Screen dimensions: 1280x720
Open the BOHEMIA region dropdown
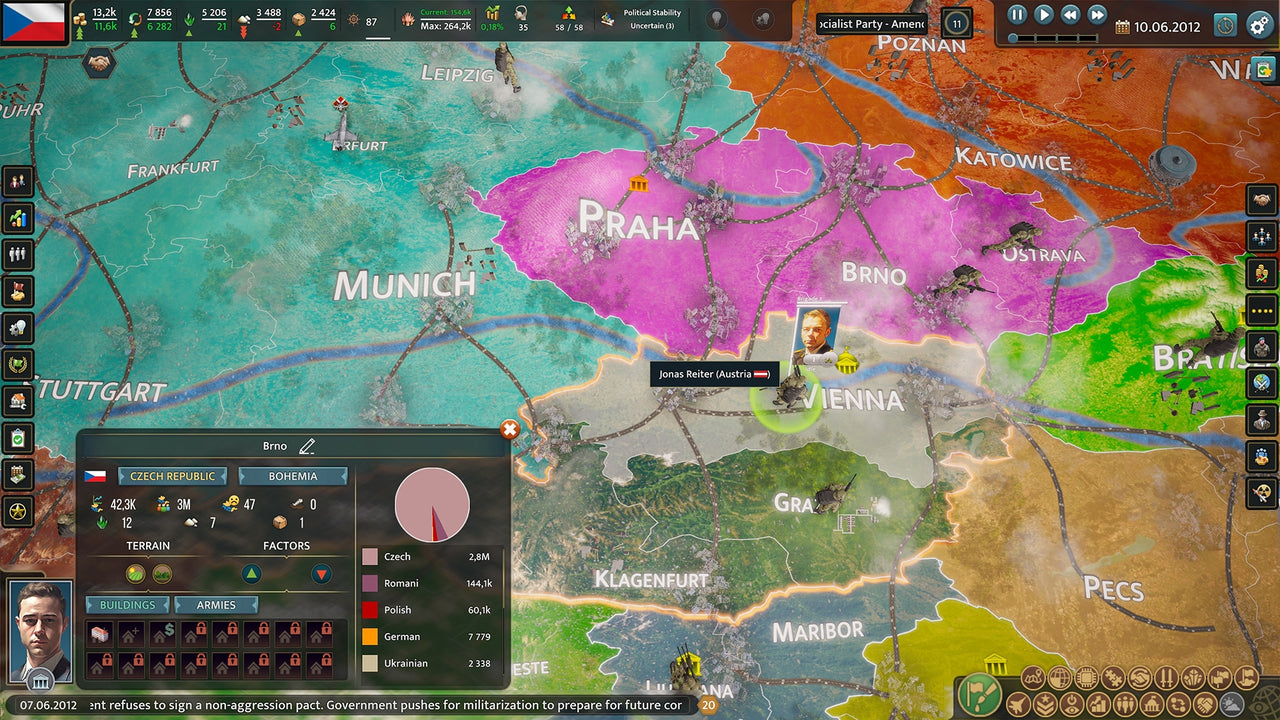(x=292, y=475)
